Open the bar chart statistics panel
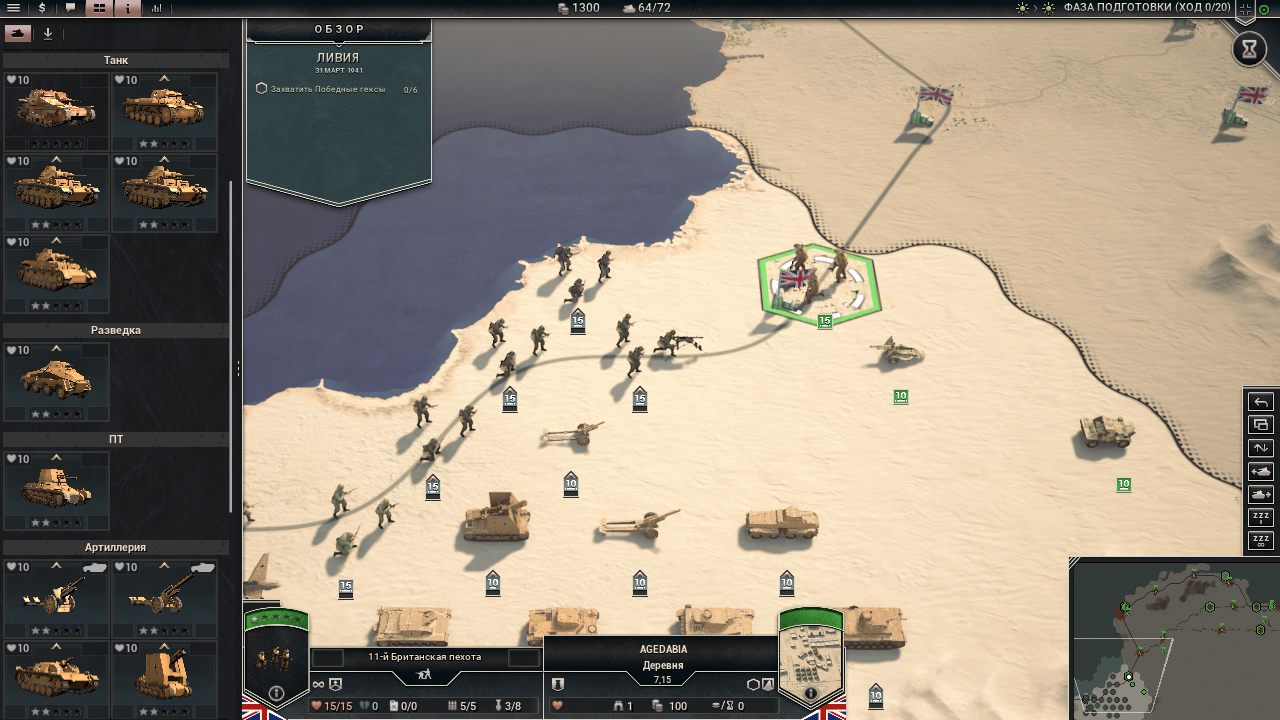Viewport: 1280px width, 720px height. coord(157,8)
